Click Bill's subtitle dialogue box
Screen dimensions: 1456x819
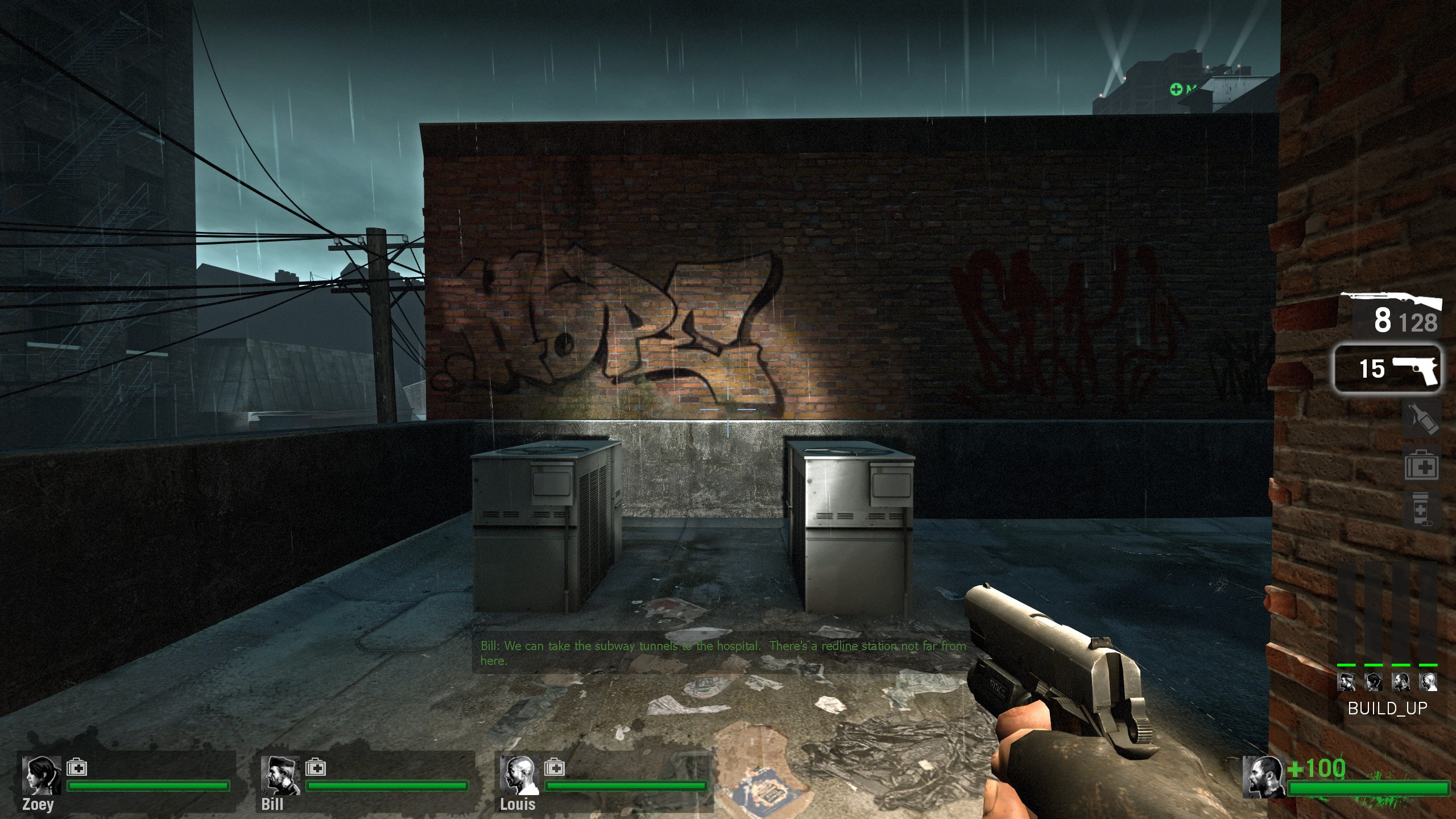click(x=722, y=652)
